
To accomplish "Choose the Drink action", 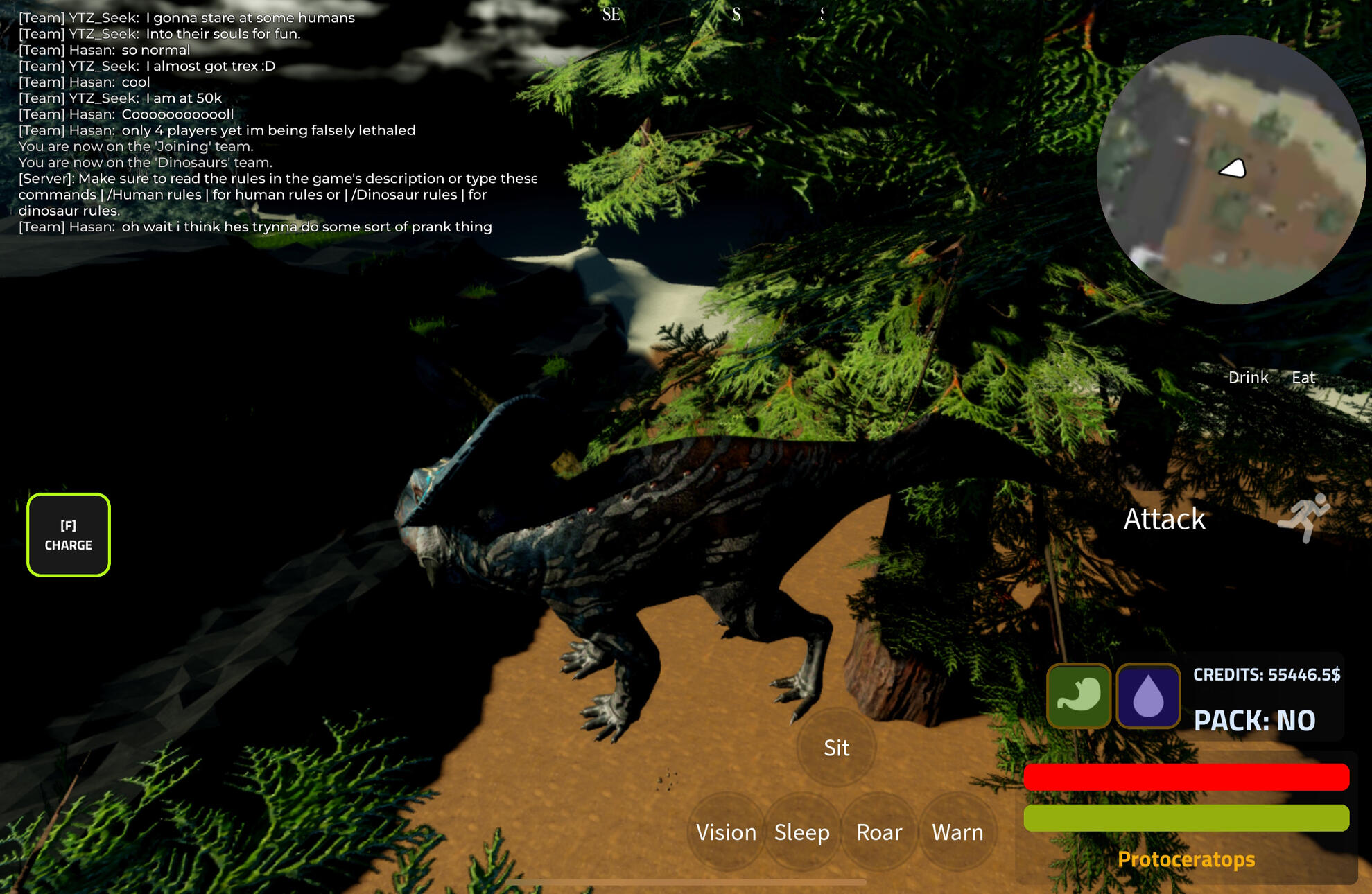I will click(1248, 378).
